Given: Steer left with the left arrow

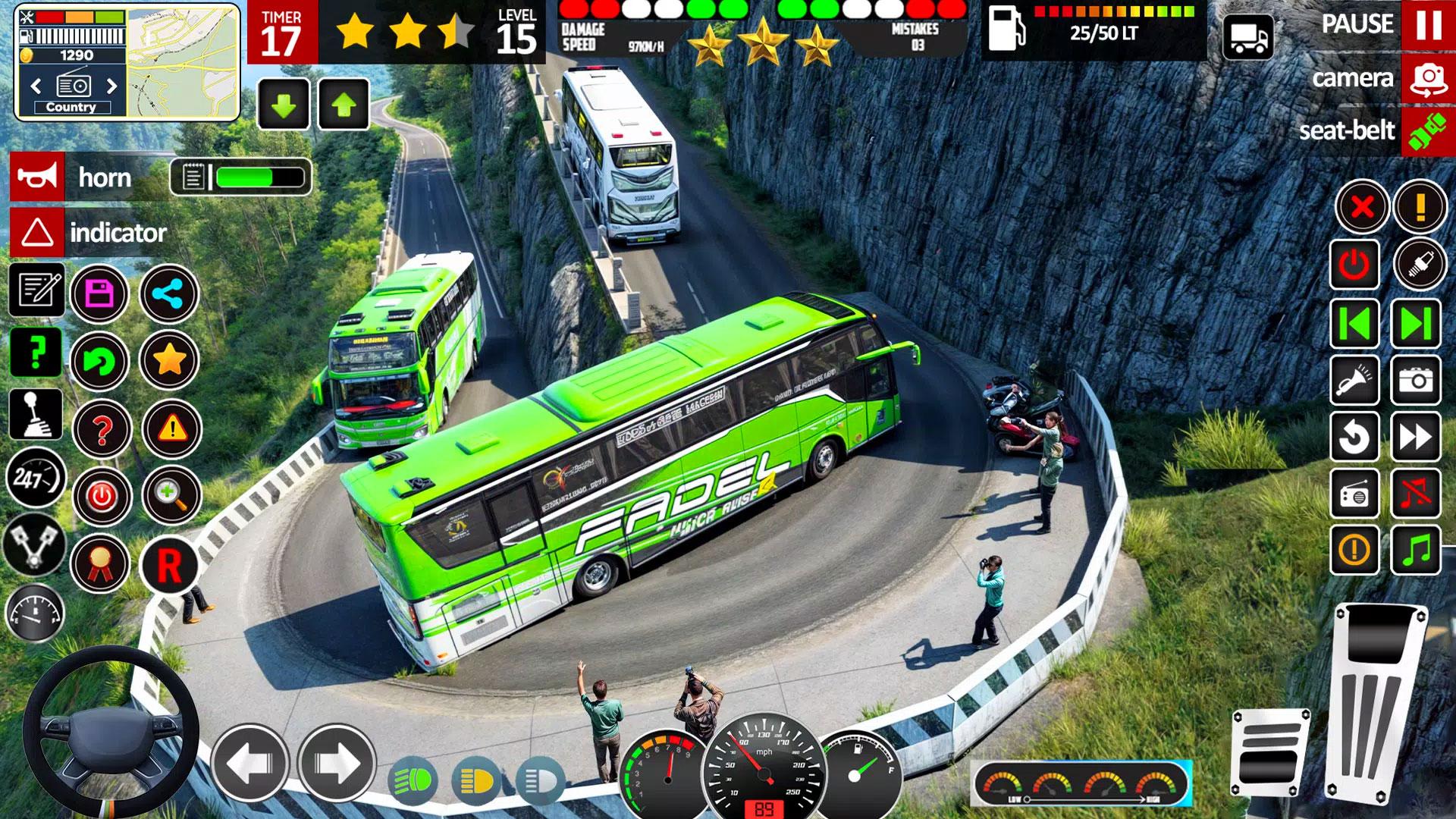Looking at the screenshot, I should click(x=250, y=763).
